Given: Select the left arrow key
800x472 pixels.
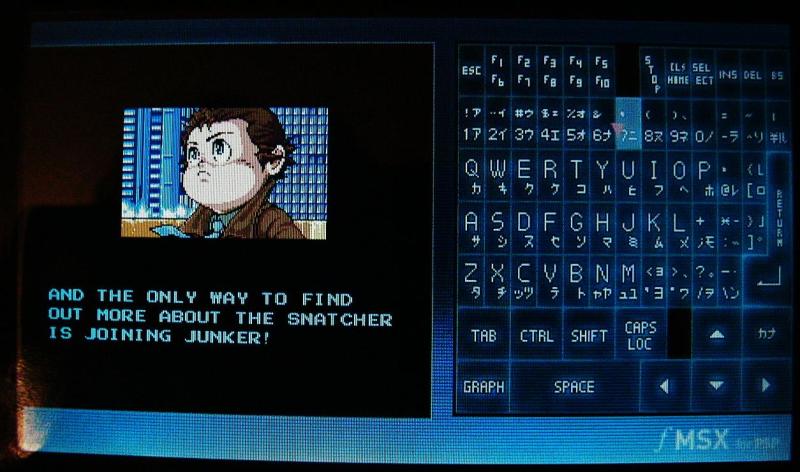Looking at the screenshot, I should click(663, 386).
